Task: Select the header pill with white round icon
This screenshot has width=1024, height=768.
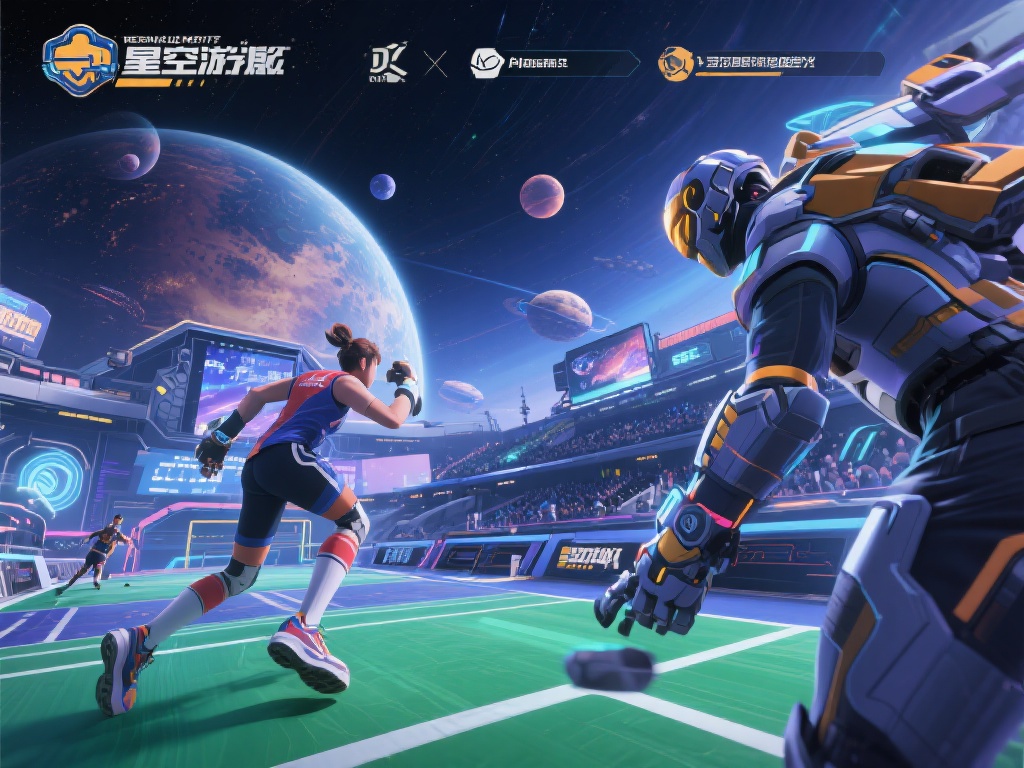Action: coord(553,64)
